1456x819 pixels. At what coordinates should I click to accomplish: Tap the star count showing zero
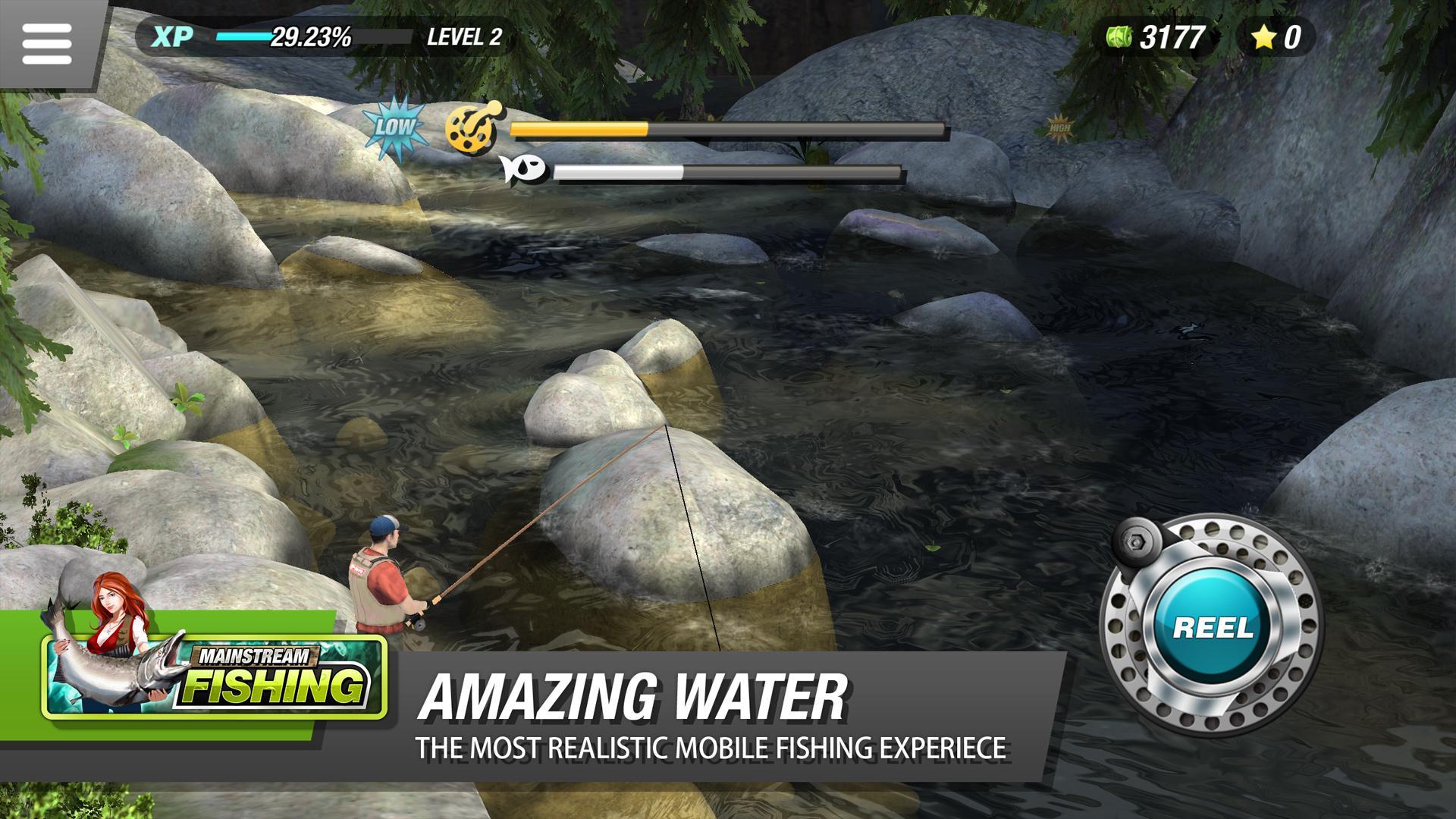pos(1291,34)
